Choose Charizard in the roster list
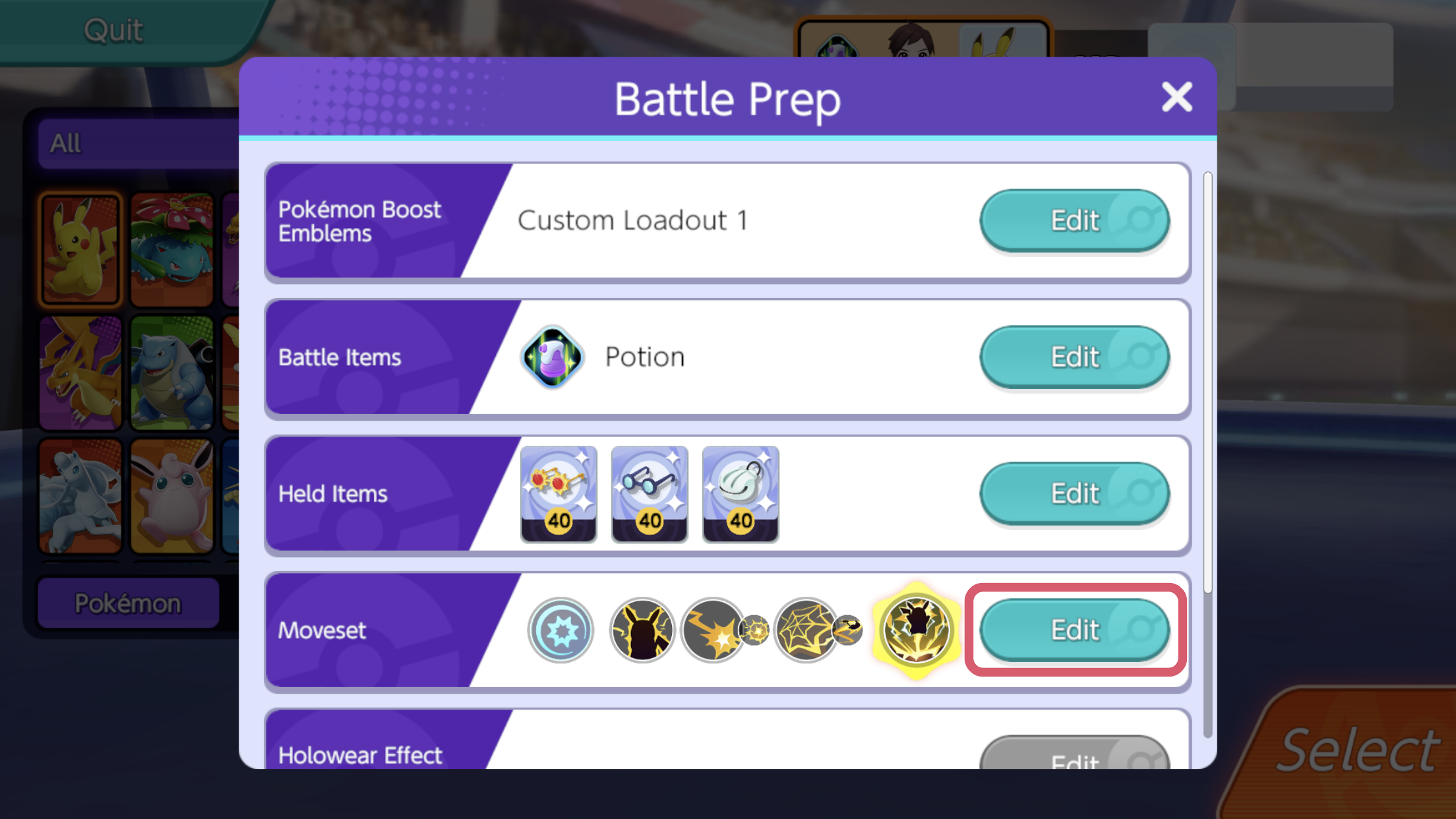 click(x=80, y=373)
